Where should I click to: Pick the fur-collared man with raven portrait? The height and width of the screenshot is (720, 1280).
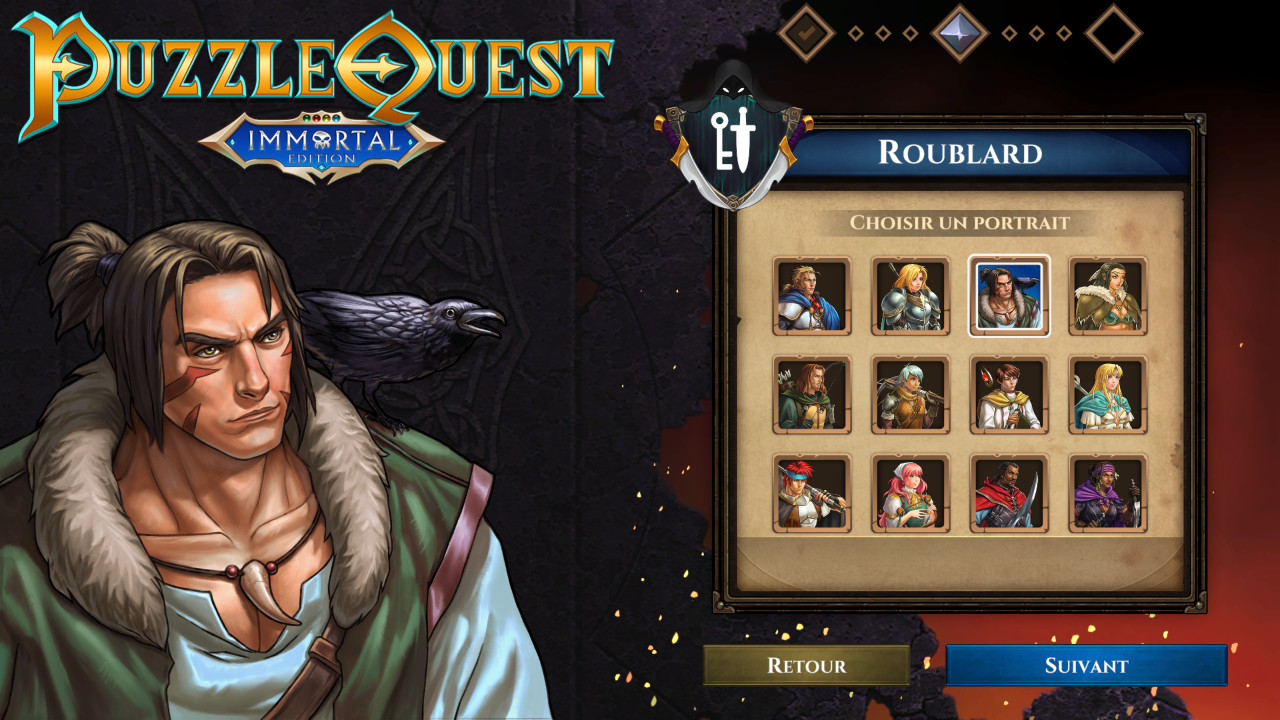tap(1009, 296)
